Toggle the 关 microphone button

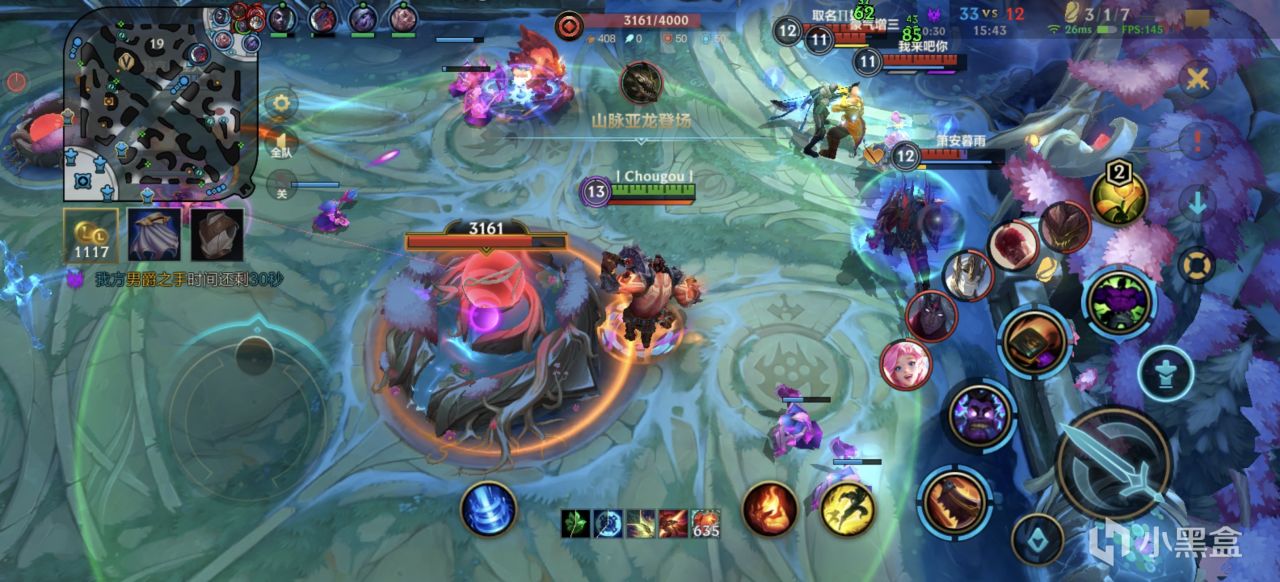click(282, 185)
